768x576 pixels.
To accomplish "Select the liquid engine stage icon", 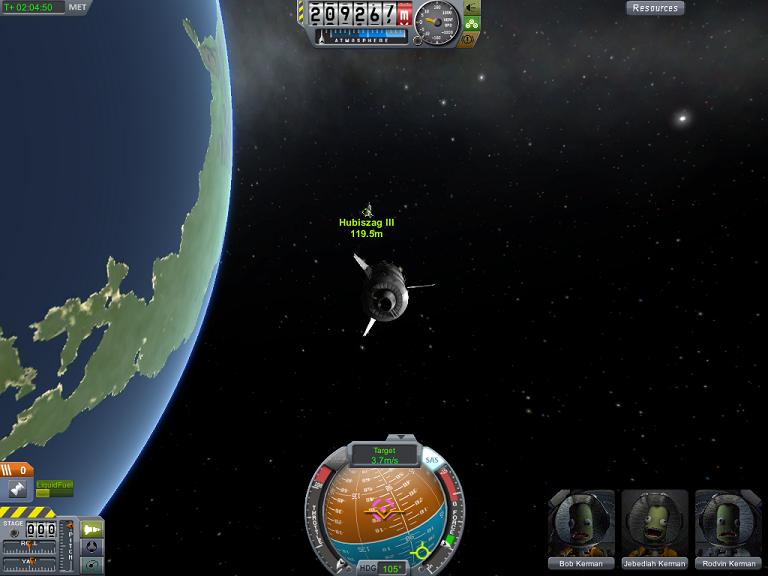I will pyautogui.click(x=18, y=489).
